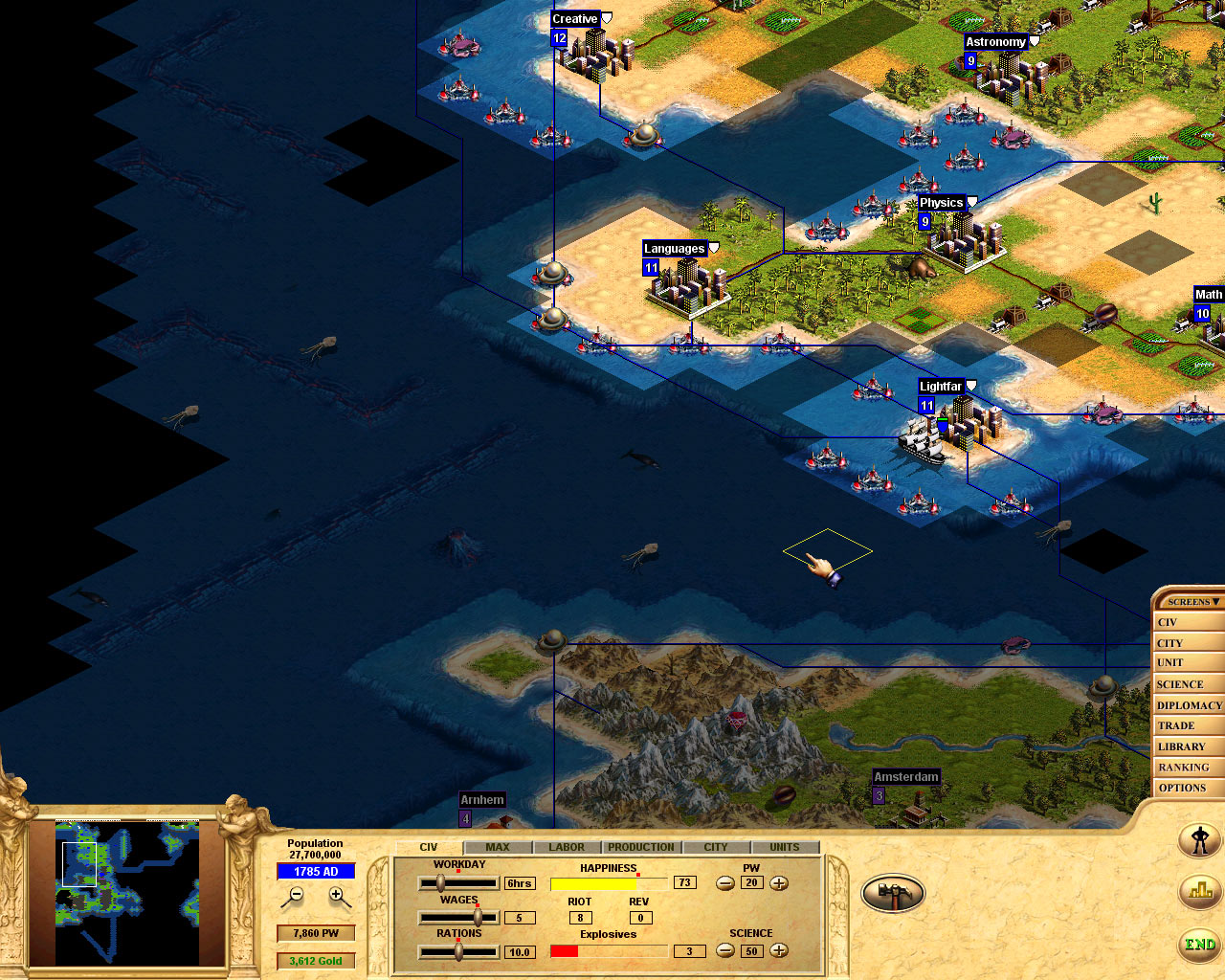Click the 1785 AD year display
This screenshot has width=1225, height=980.
tap(316, 872)
